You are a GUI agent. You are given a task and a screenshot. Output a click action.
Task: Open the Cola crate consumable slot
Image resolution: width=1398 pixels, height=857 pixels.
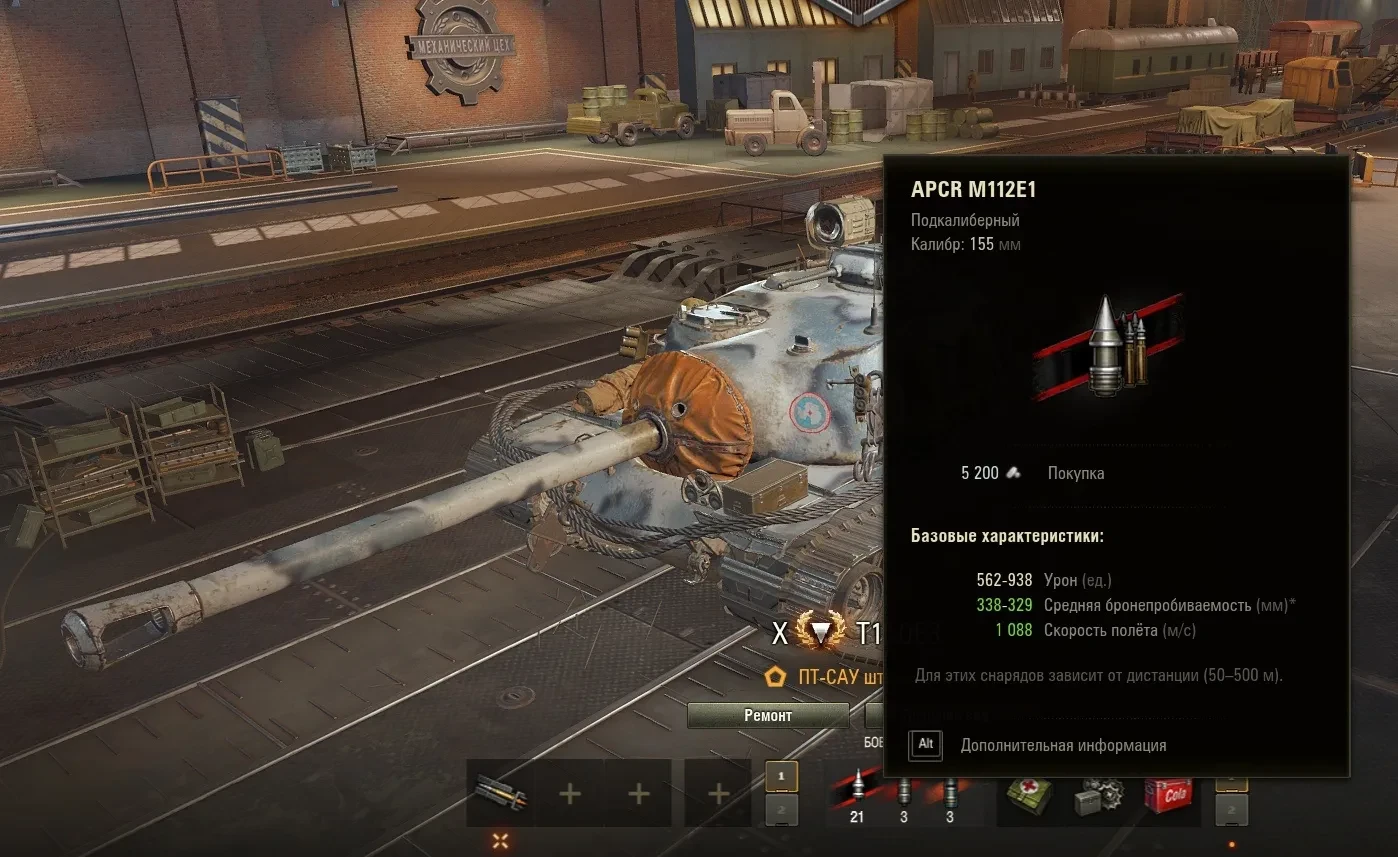point(1169,794)
